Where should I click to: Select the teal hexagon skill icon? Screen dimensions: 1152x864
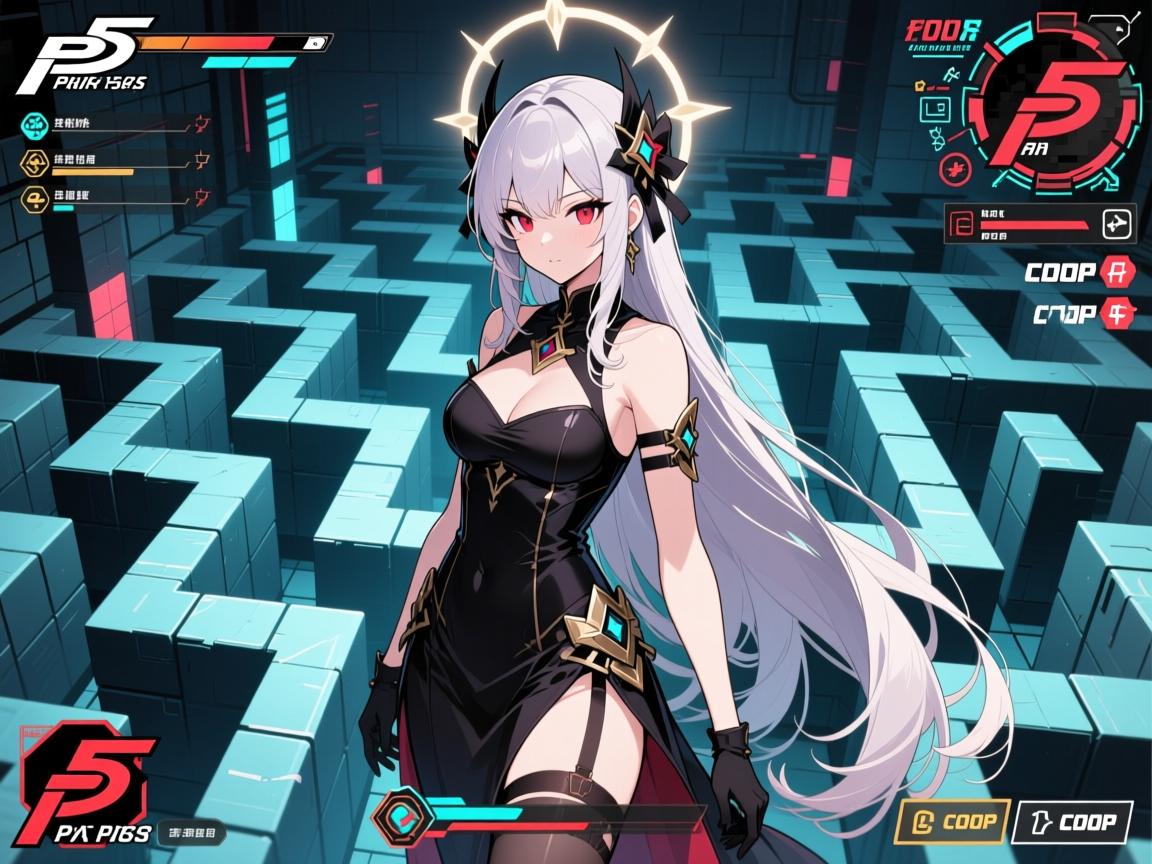click(35, 125)
